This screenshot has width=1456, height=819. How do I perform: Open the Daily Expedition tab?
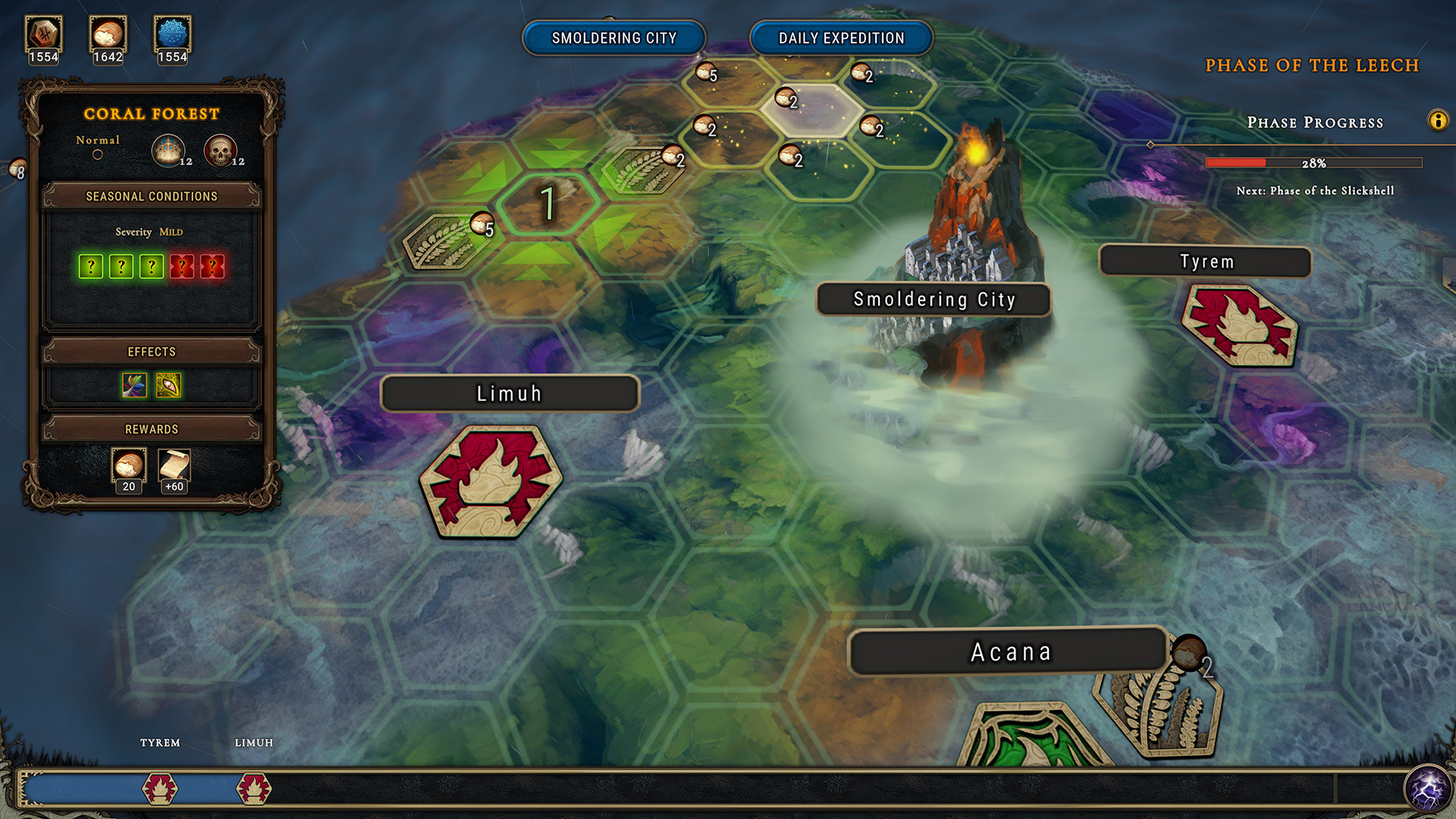(841, 37)
